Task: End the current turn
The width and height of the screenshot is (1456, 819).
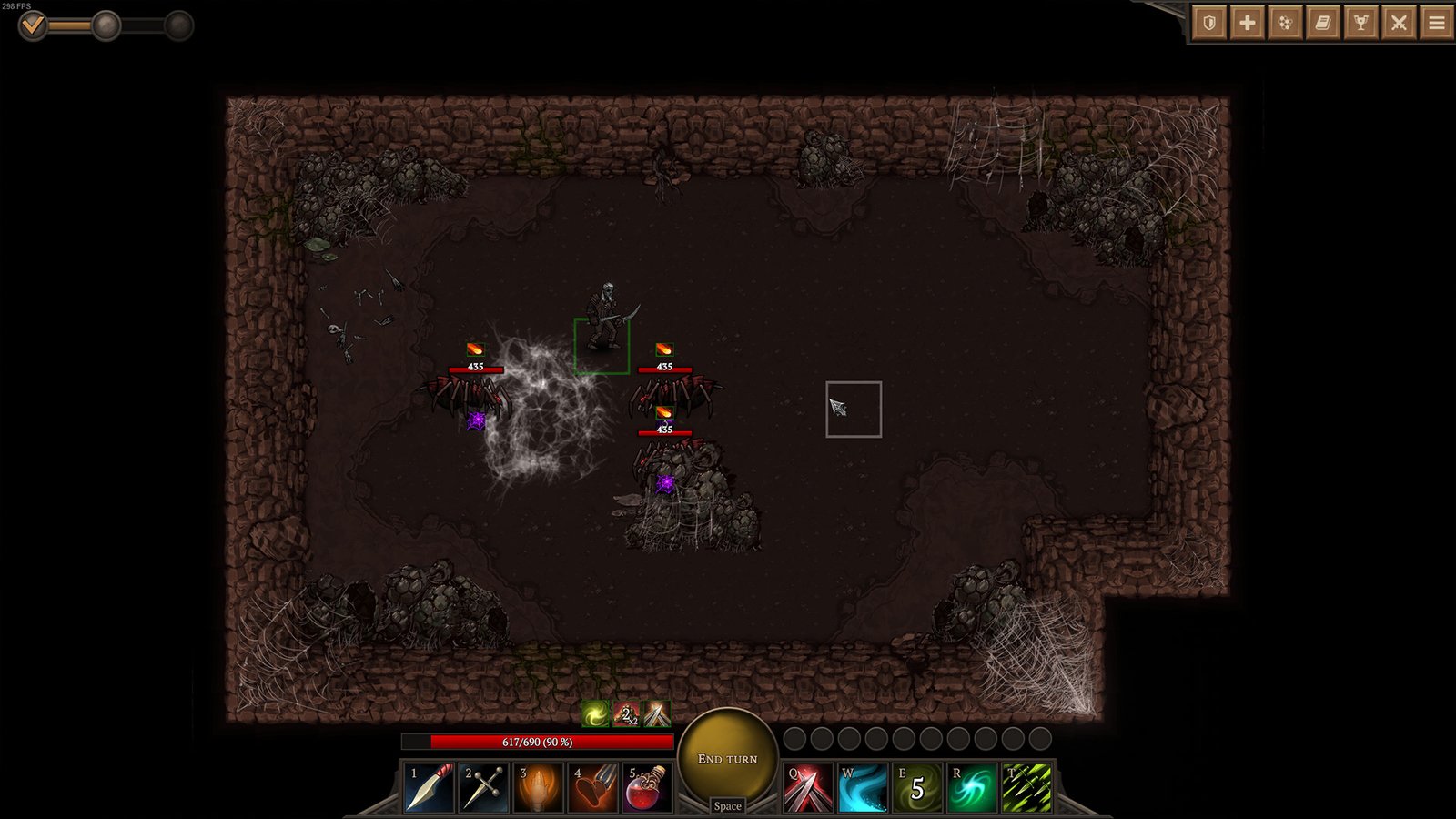Action: pyautogui.click(x=727, y=758)
